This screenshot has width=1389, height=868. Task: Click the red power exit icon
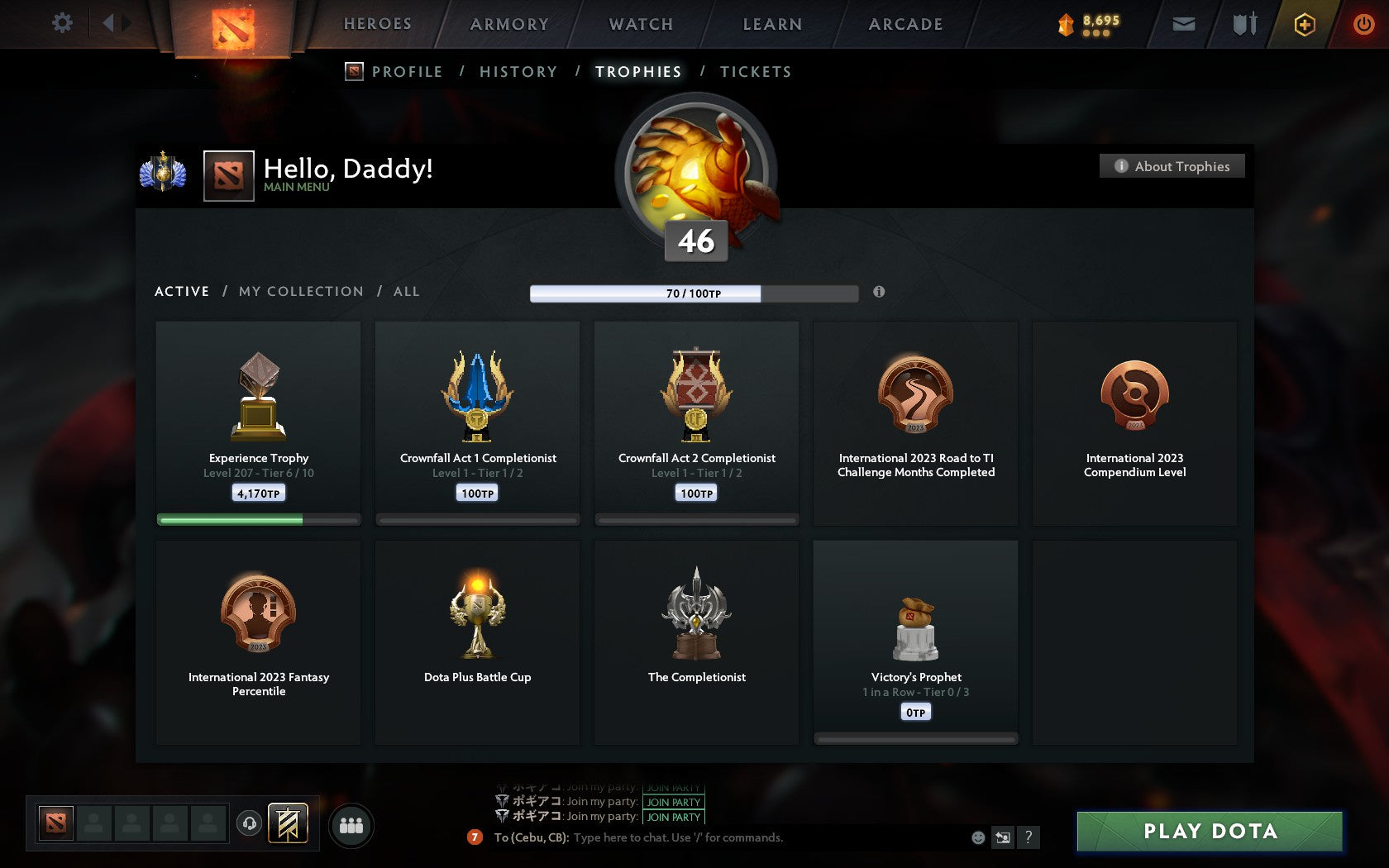point(1363,24)
